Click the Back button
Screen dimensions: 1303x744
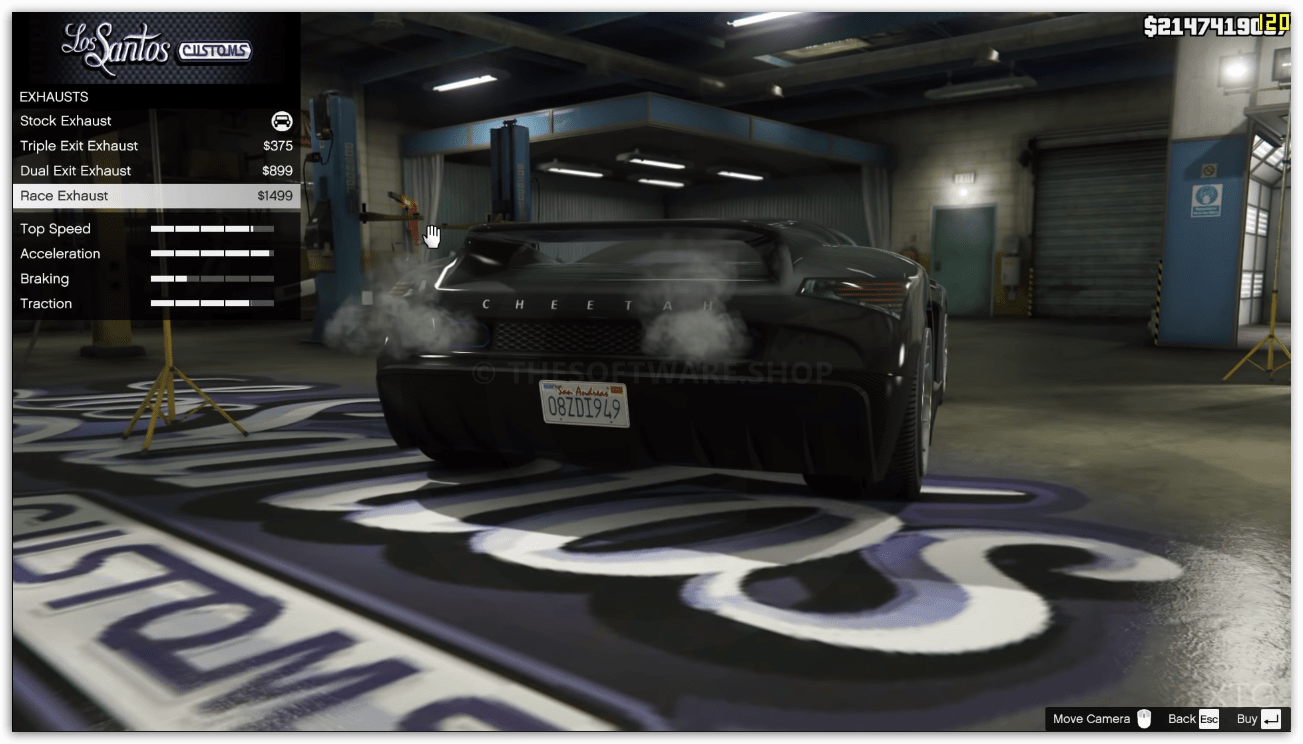click(x=1185, y=718)
